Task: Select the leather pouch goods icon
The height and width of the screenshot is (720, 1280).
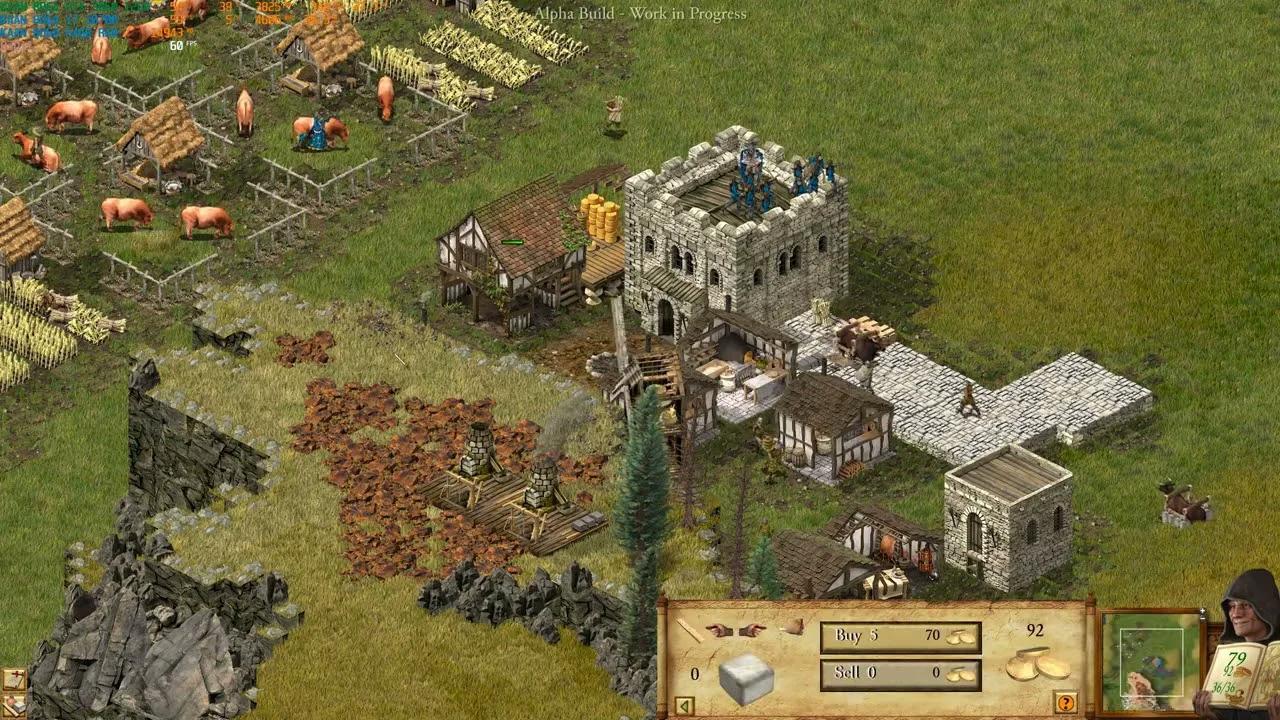Action: [795, 628]
